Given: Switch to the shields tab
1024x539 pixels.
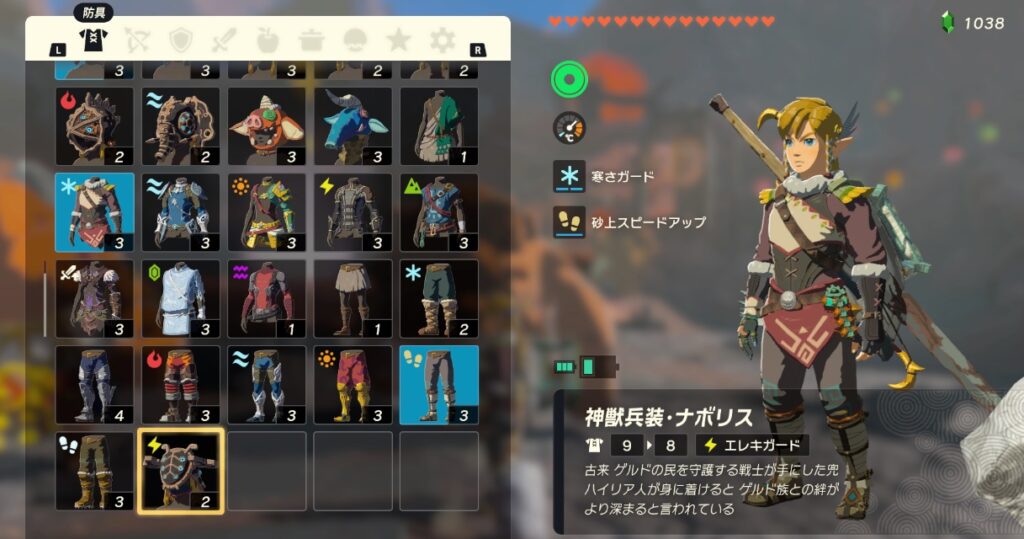Looking at the screenshot, I should tap(180, 40).
